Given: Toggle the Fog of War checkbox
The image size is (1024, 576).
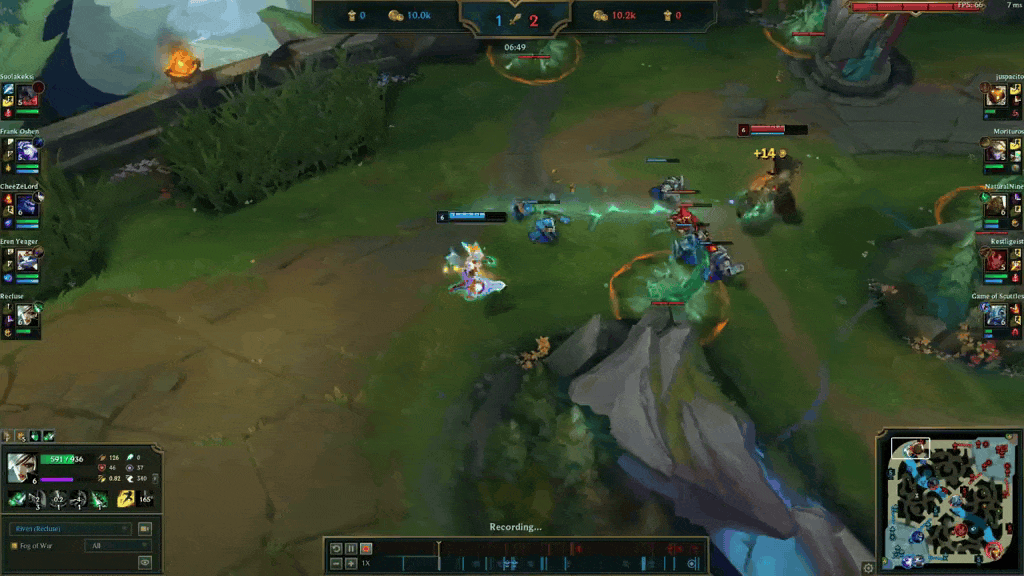Looking at the screenshot, I should pyautogui.click(x=14, y=546).
